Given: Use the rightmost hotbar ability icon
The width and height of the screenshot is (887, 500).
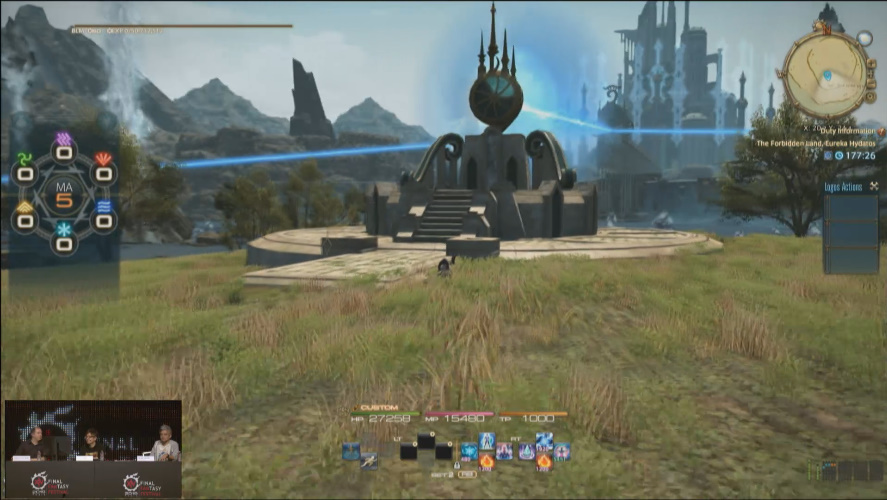Looking at the screenshot, I should pos(562,451).
